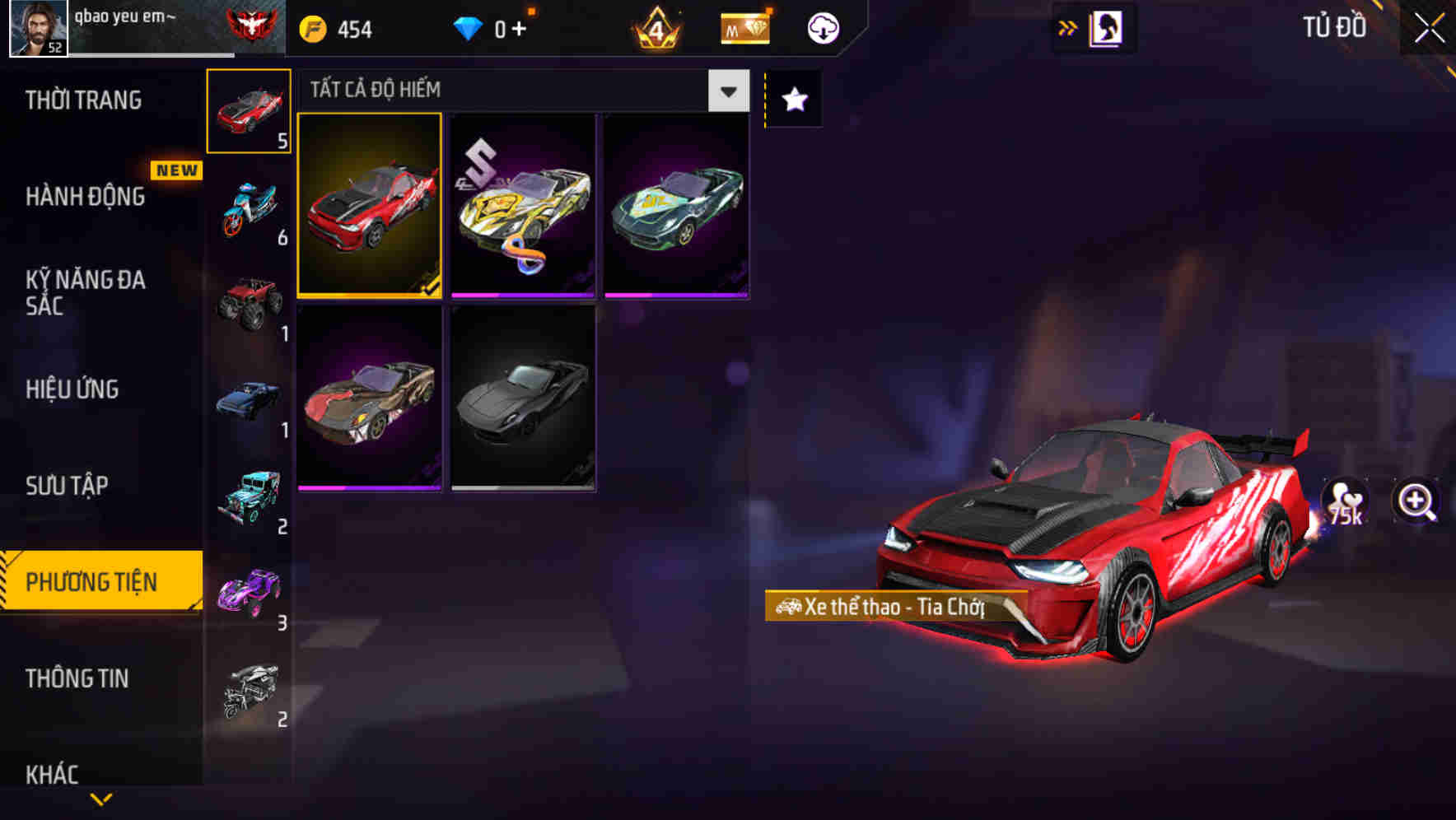Toggle the star favorites filter
Viewport: 1456px width, 820px height.
(x=792, y=100)
